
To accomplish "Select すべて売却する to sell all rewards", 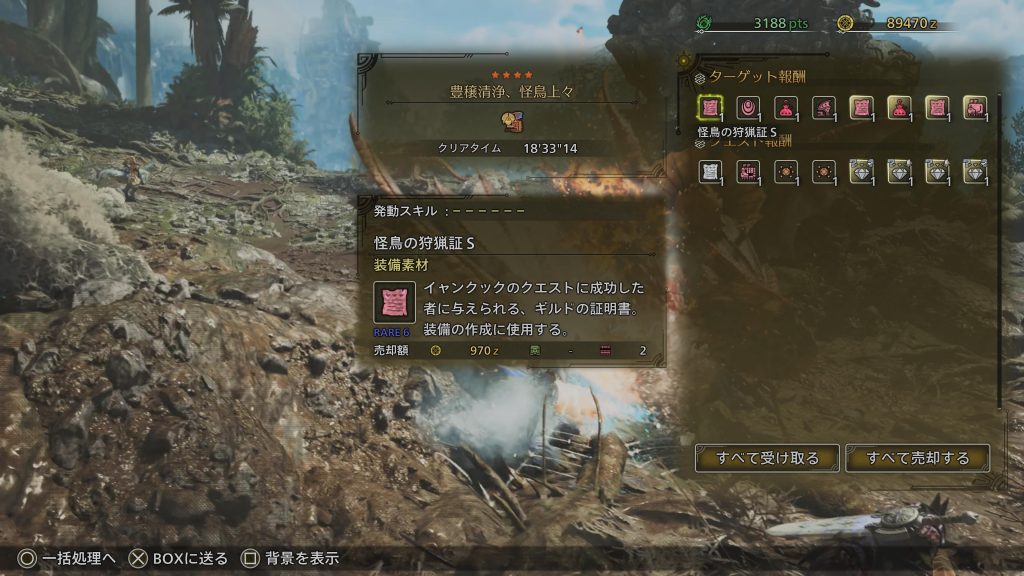I will [917, 458].
